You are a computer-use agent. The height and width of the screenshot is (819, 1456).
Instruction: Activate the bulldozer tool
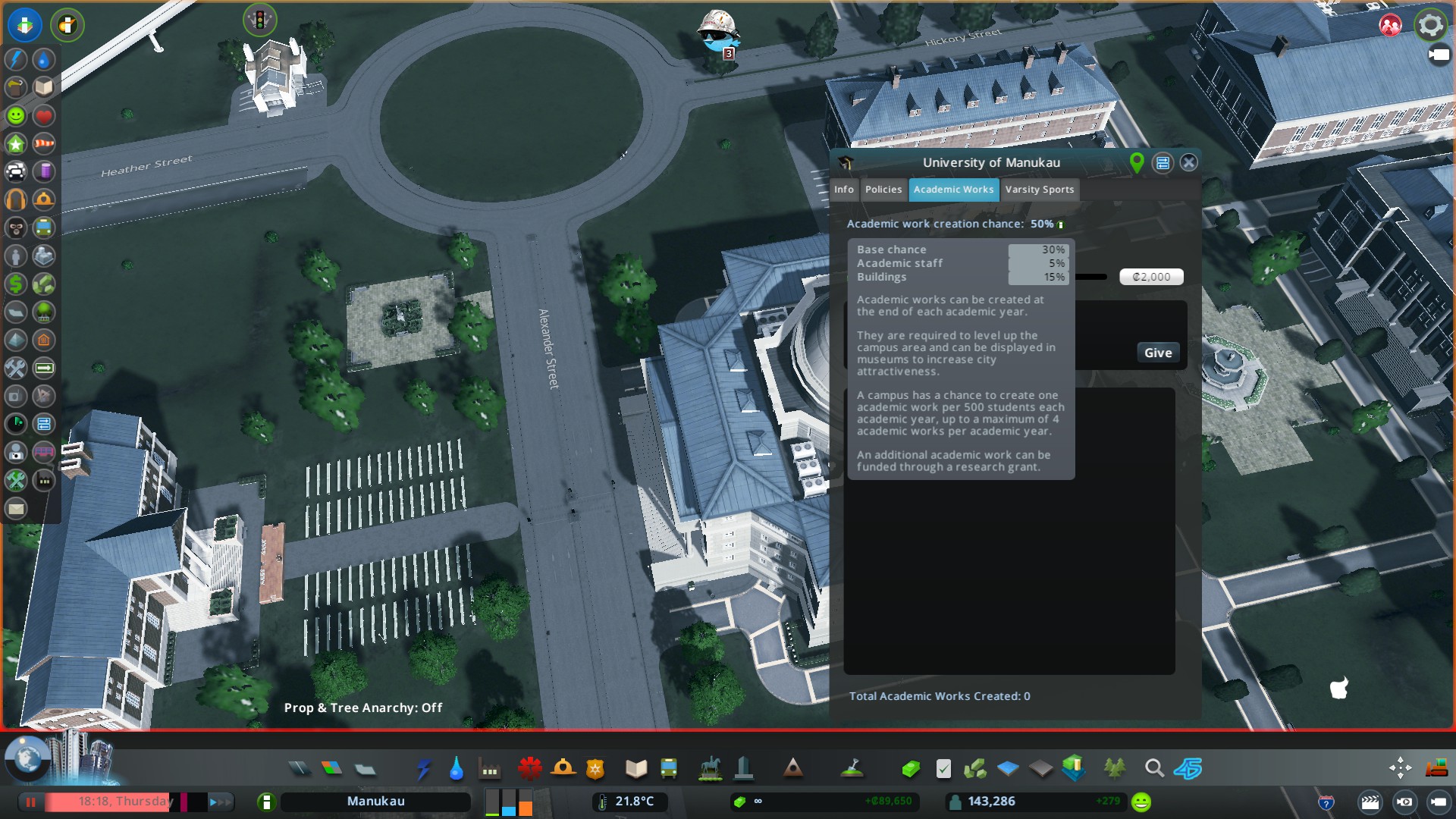(1436, 769)
